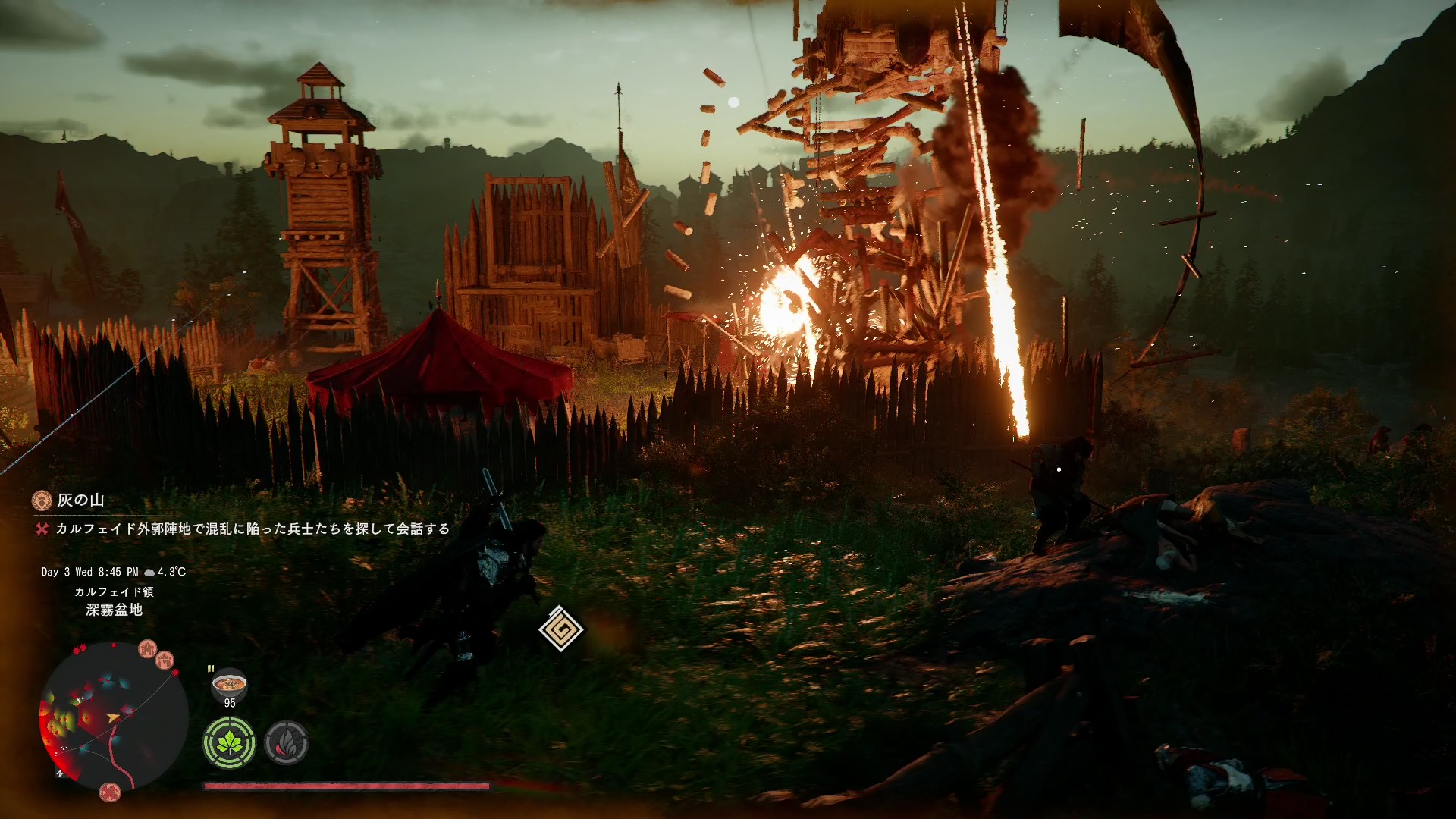This screenshot has height=819, width=1456.
Task: Select the quest marker below the minimap
Action: click(110, 792)
